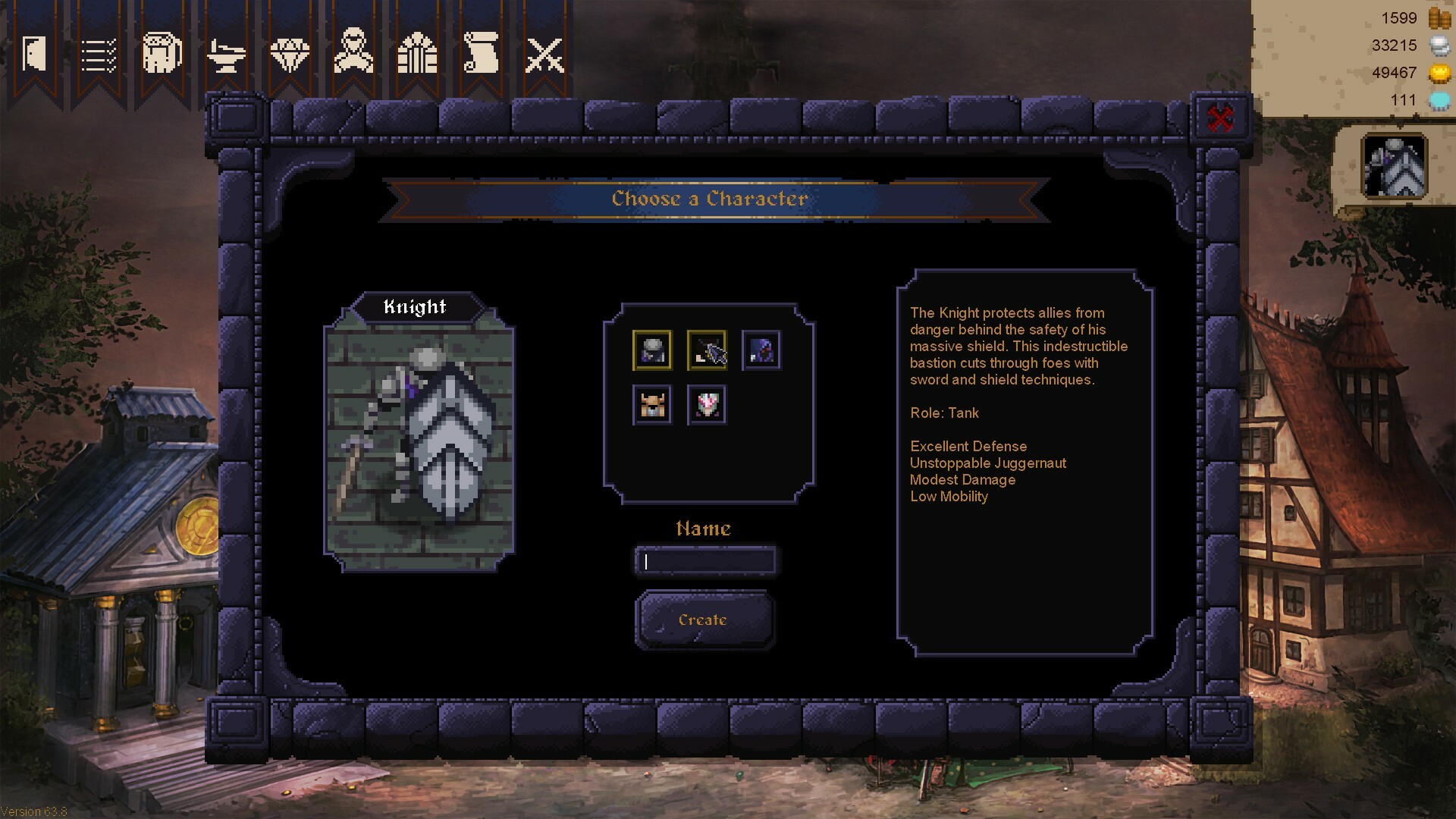Click the Knight title banner
This screenshot has height=819, width=1456.
click(416, 307)
